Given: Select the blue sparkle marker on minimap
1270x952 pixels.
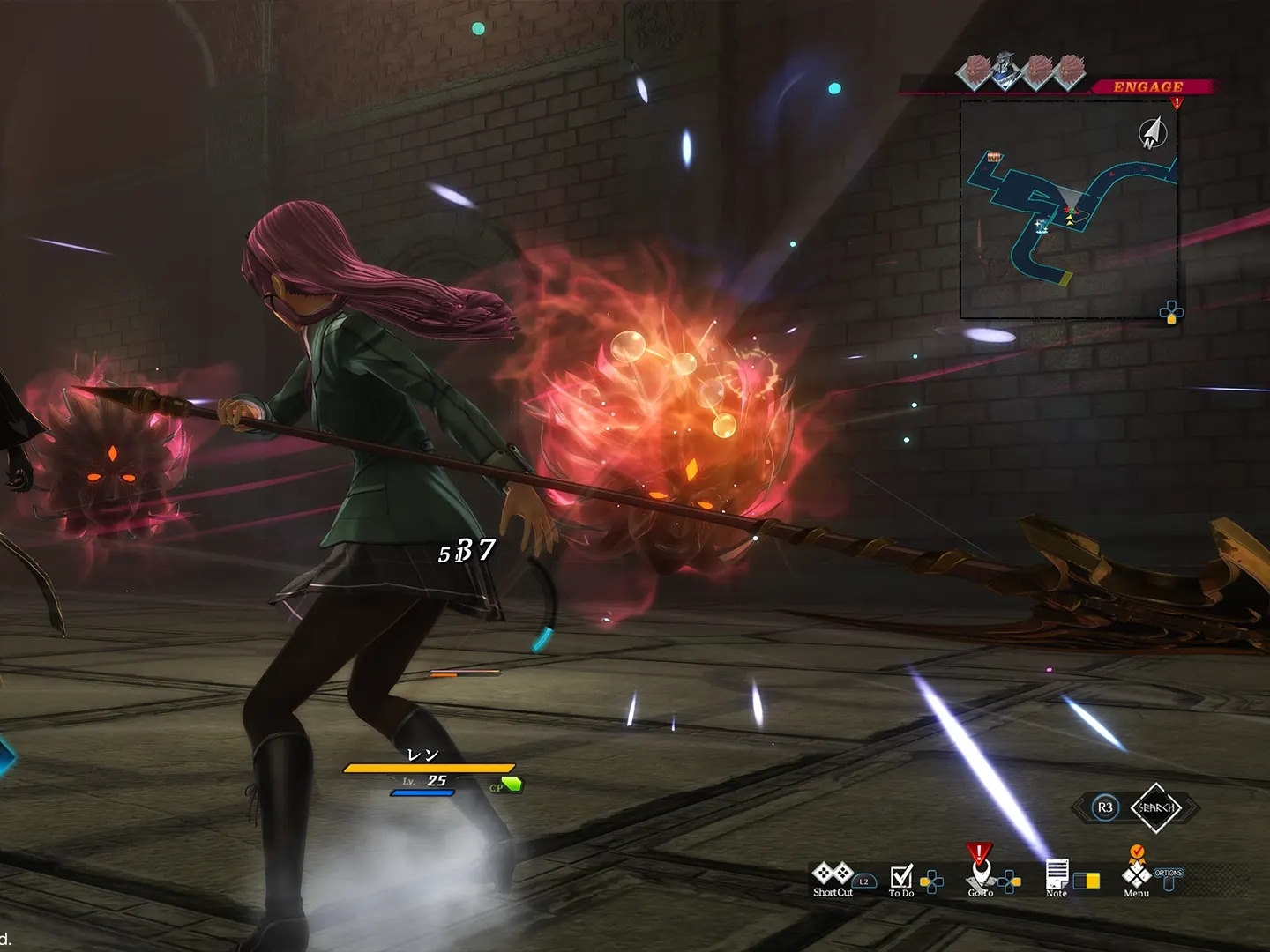Looking at the screenshot, I should [x=1042, y=226].
